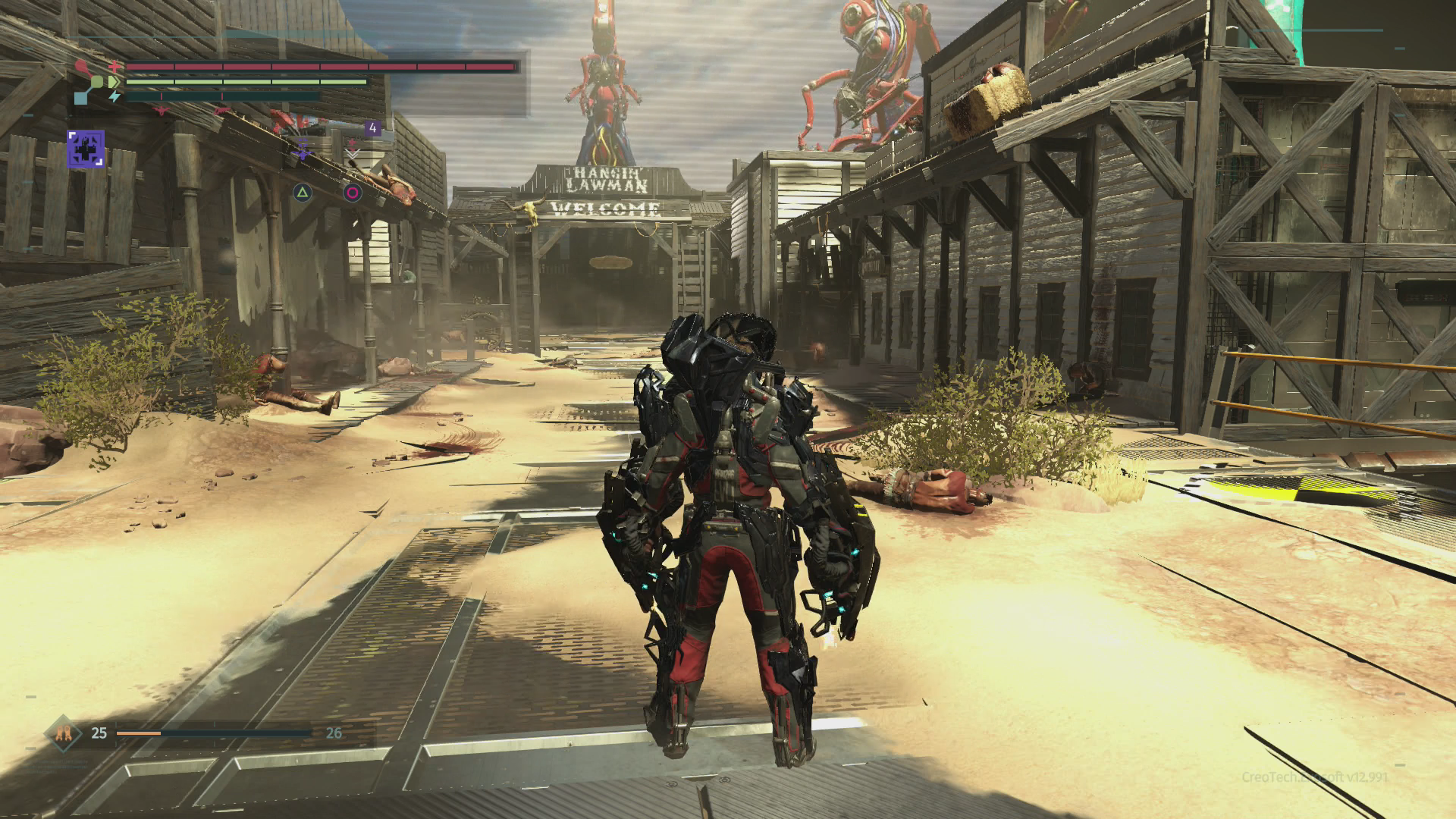The image size is (1456, 819).
Task: Open the tech scrap diamond icon
Action: (63, 733)
